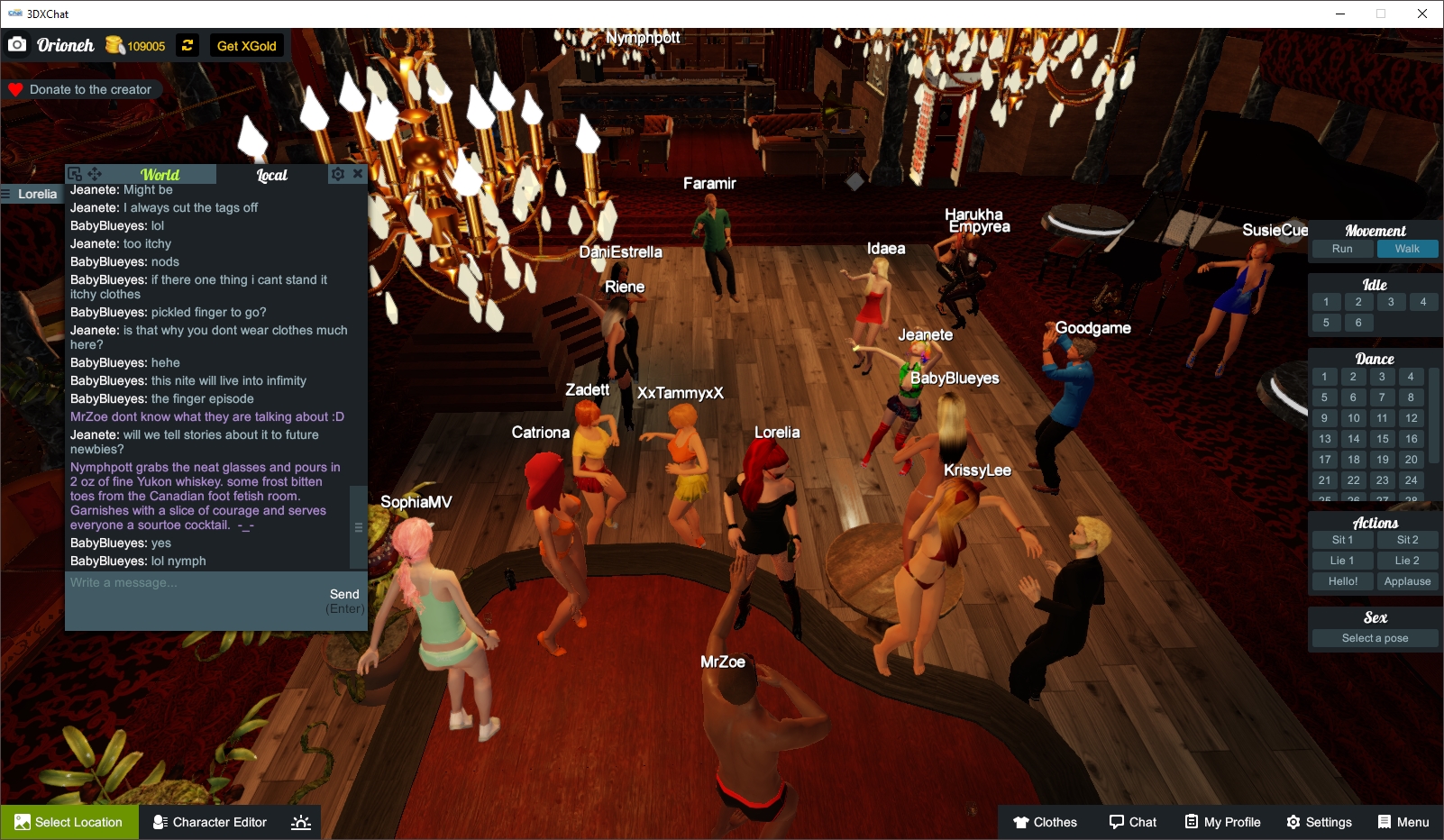Open chat settings via the gear icon
The image size is (1444, 840).
(337, 173)
